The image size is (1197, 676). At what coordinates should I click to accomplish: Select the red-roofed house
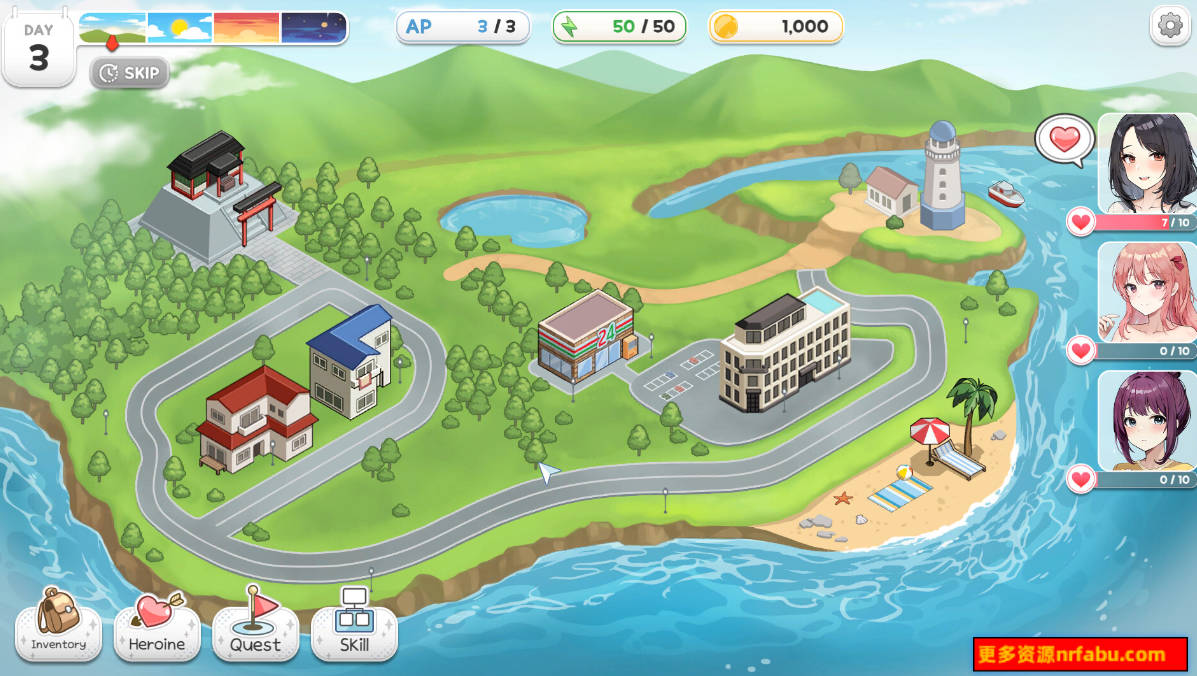pyautogui.click(x=254, y=418)
